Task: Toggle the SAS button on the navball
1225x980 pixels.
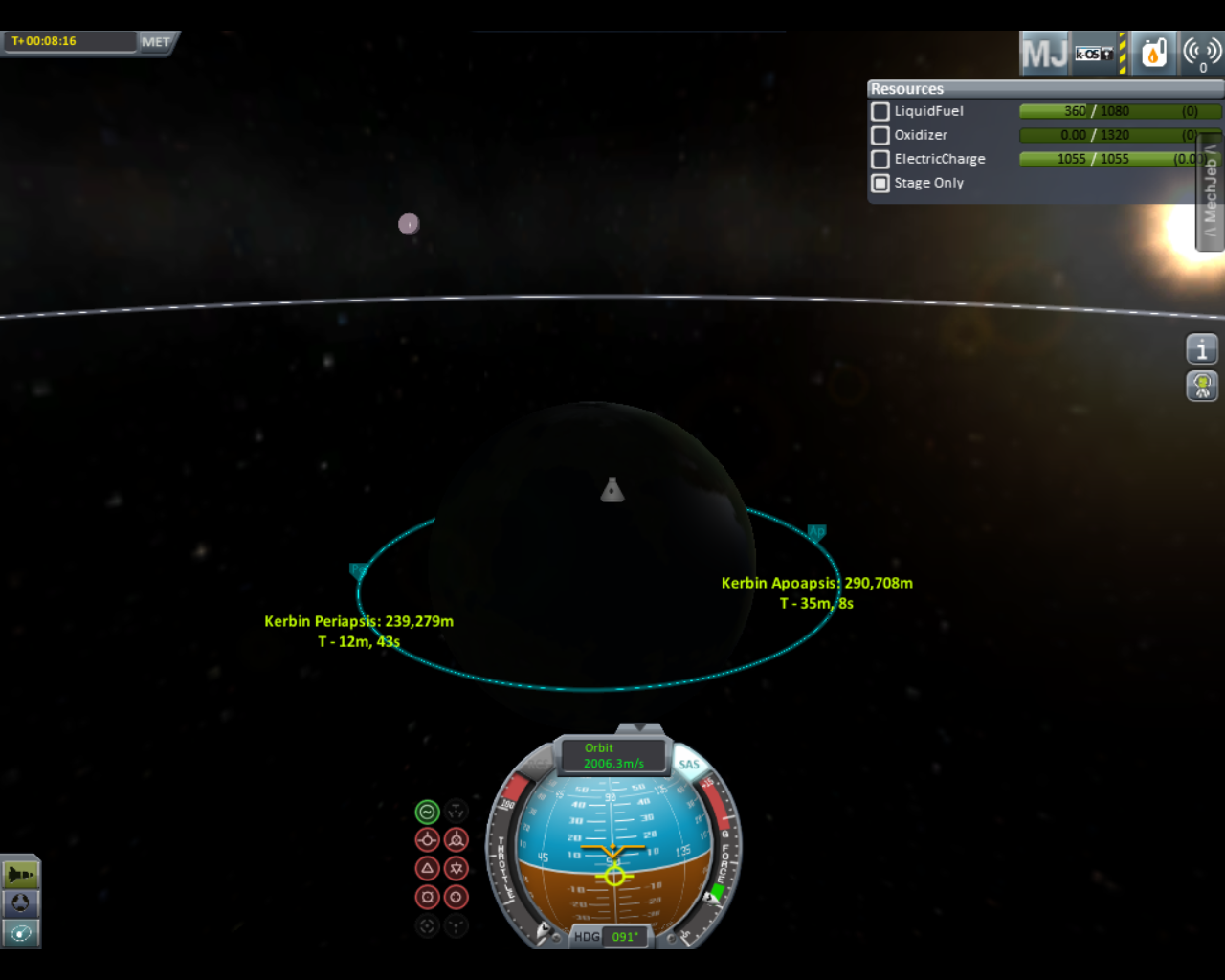Action: pos(689,764)
